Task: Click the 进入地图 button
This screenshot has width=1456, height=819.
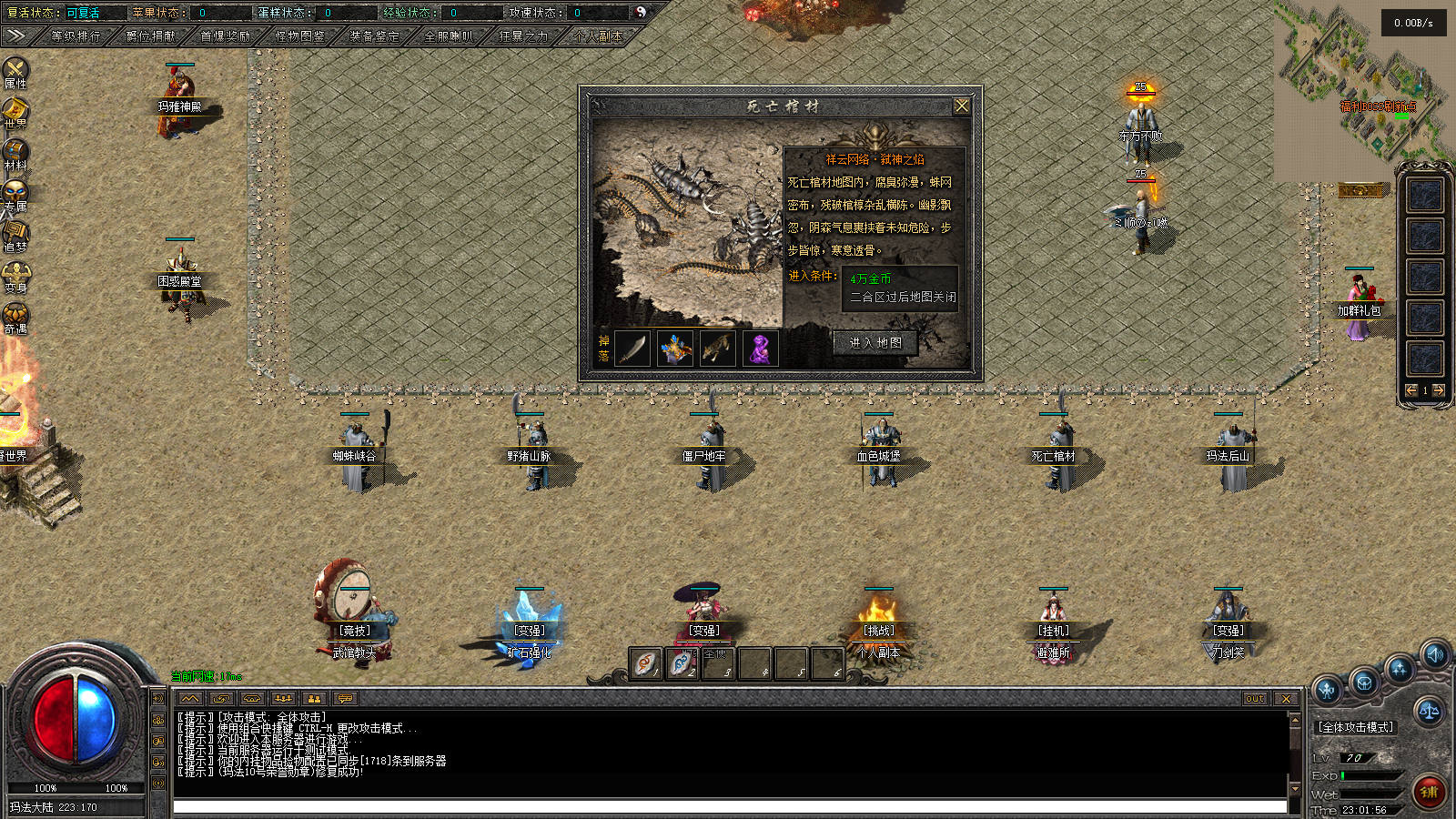Action: click(x=875, y=343)
